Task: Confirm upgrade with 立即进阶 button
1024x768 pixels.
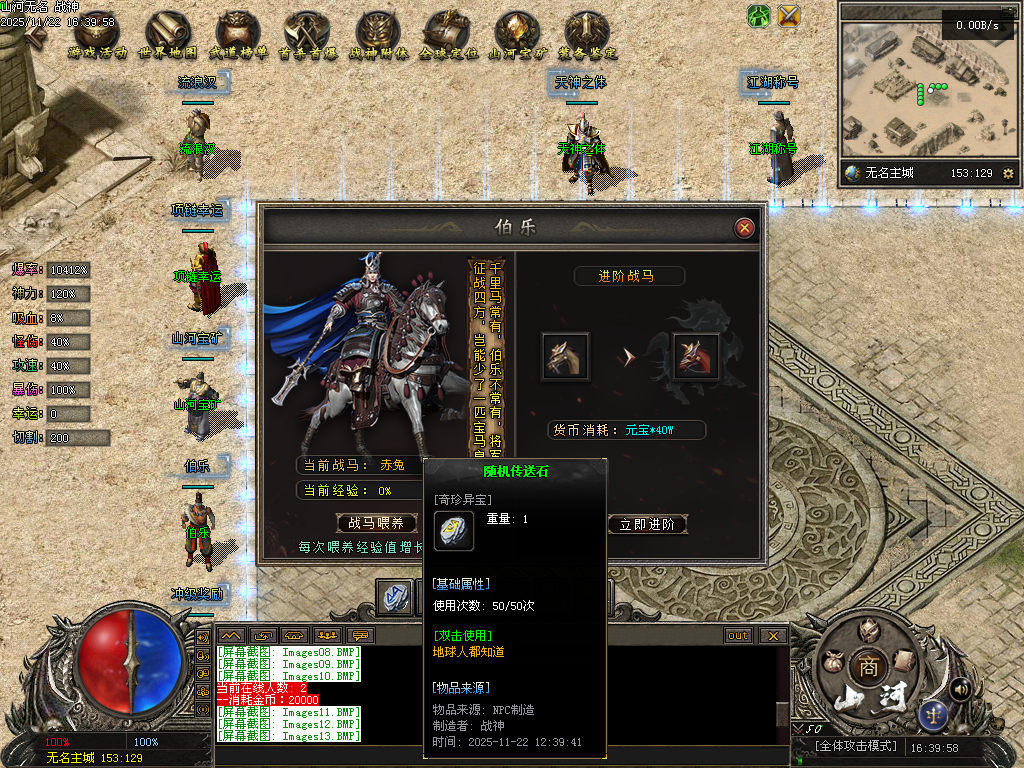Action: [647, 524]
